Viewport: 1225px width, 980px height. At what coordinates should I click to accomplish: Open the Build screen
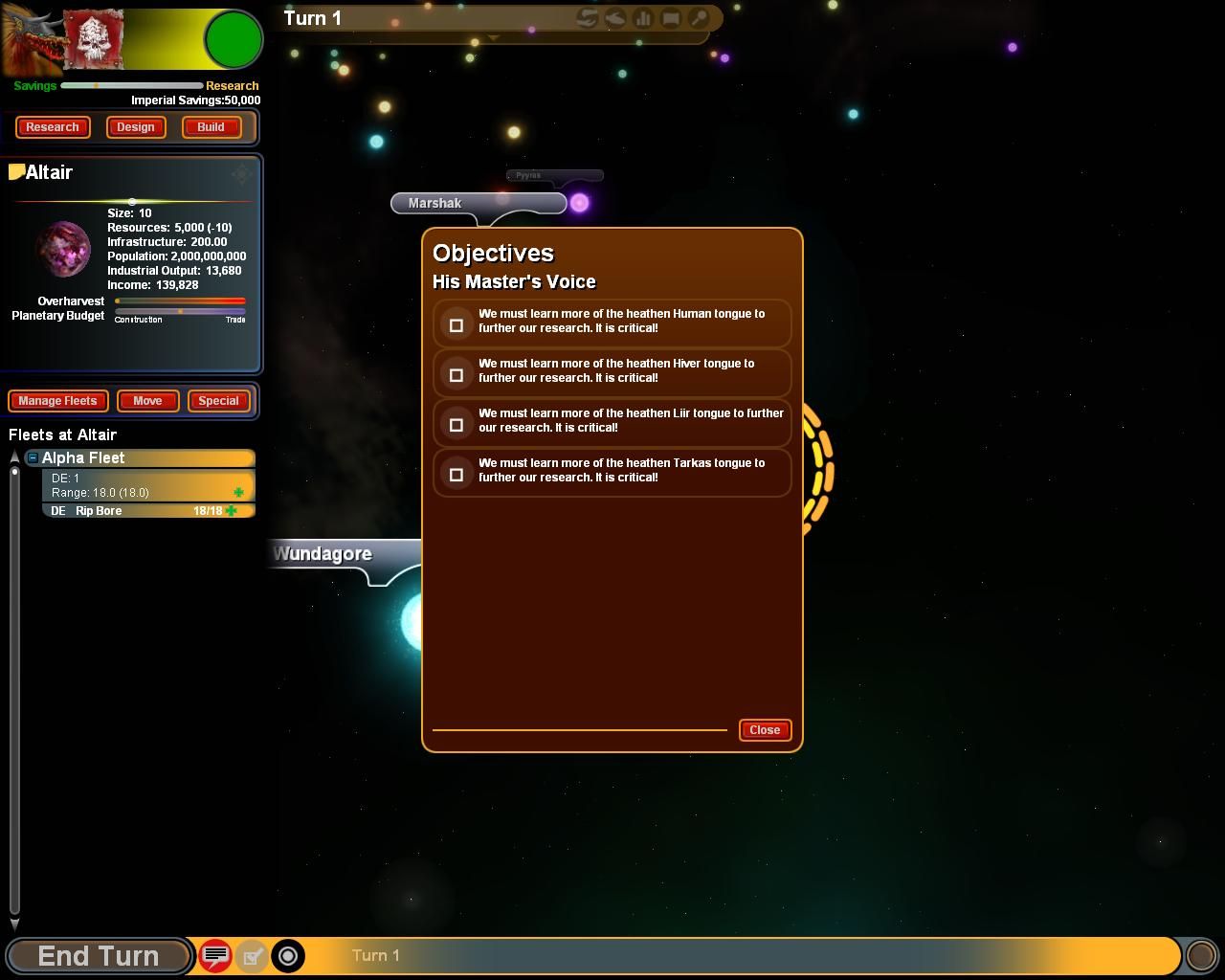pyautogui.click(x=211, y=127)
